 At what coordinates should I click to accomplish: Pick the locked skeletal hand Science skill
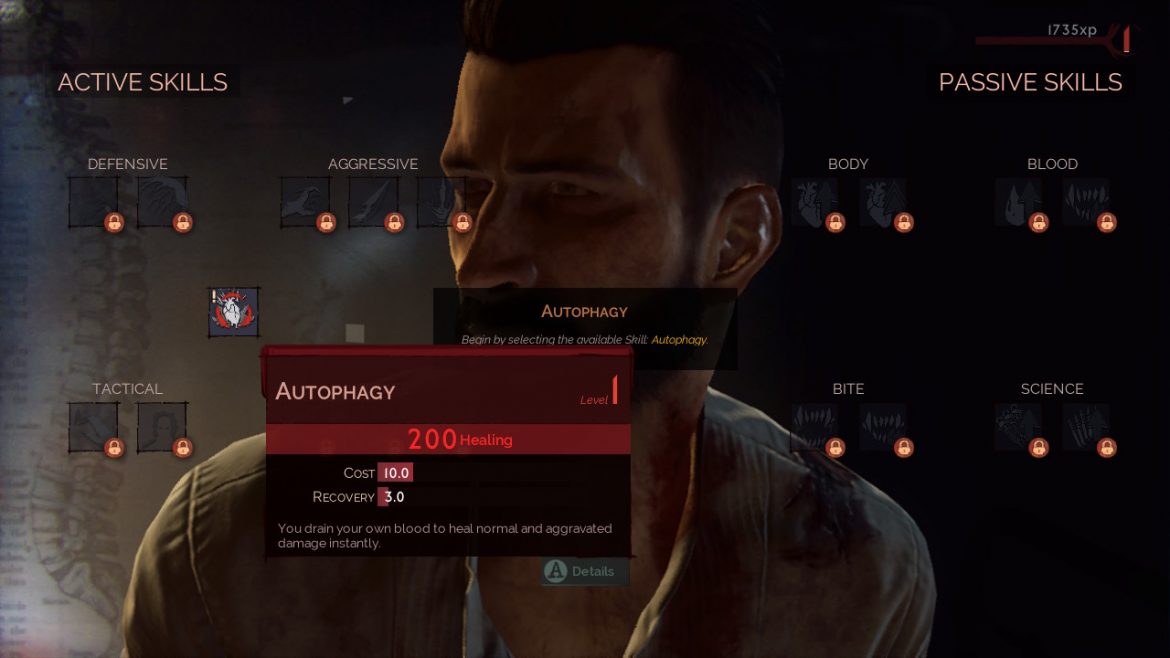[x=1086, y=427]
